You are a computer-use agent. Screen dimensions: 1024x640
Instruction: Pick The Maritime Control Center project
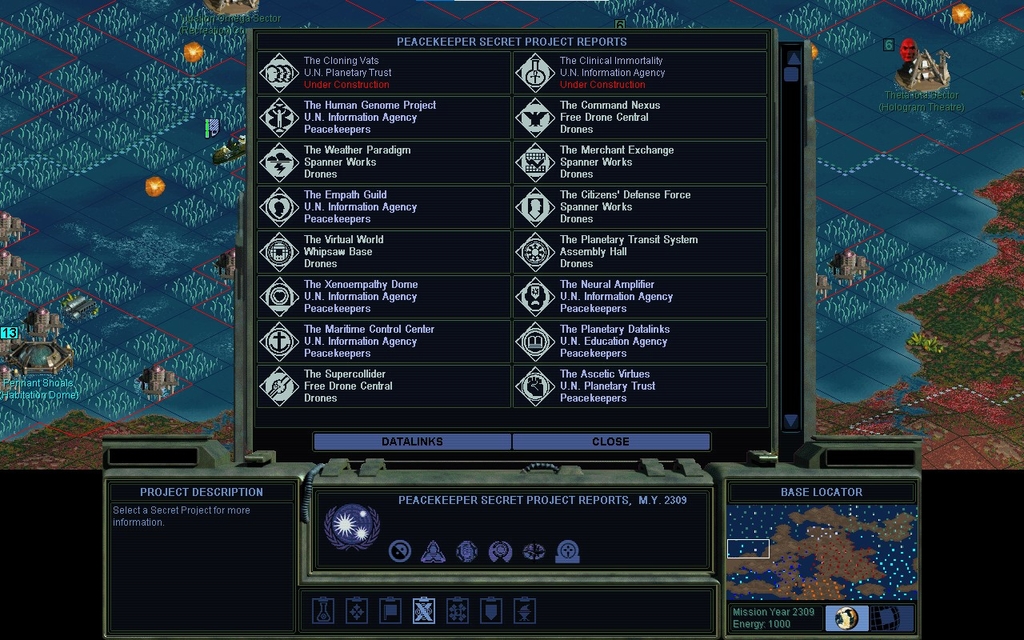pos(384,341)
